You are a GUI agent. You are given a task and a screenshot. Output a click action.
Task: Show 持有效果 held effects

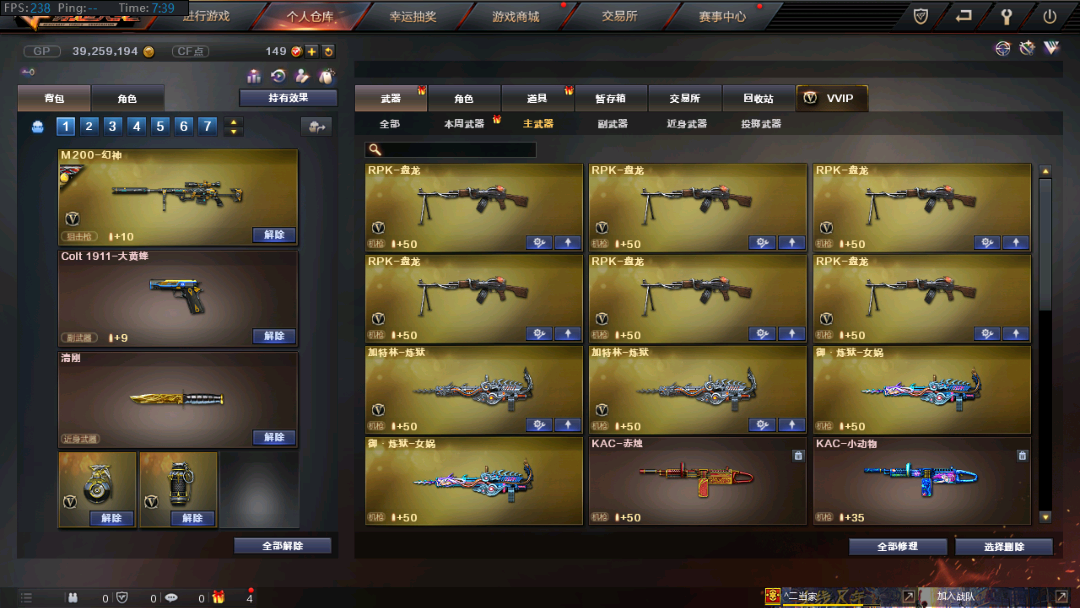(x=288, y=98)
